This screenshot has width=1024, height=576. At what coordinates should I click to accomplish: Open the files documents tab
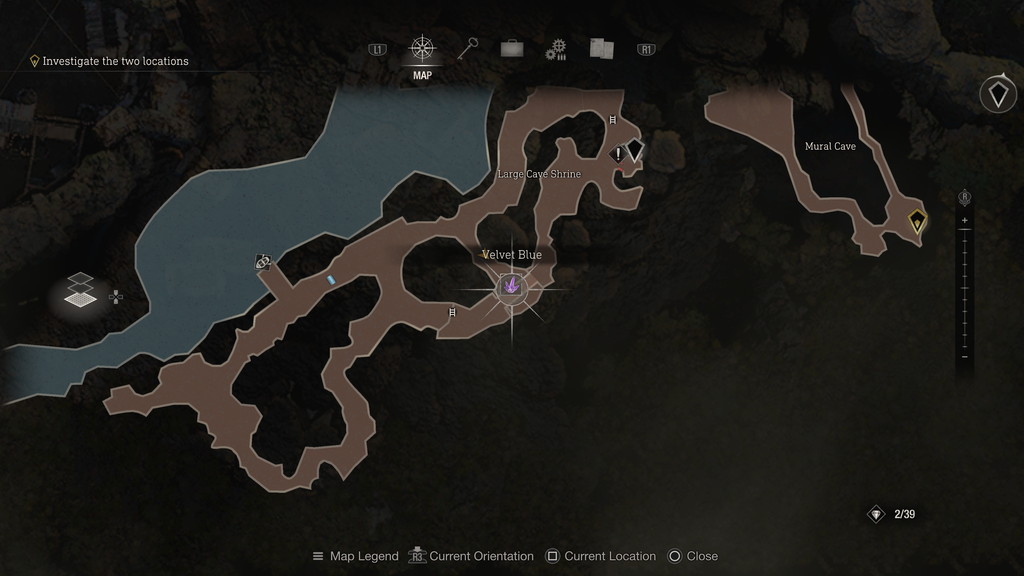[x=601, y=48]
